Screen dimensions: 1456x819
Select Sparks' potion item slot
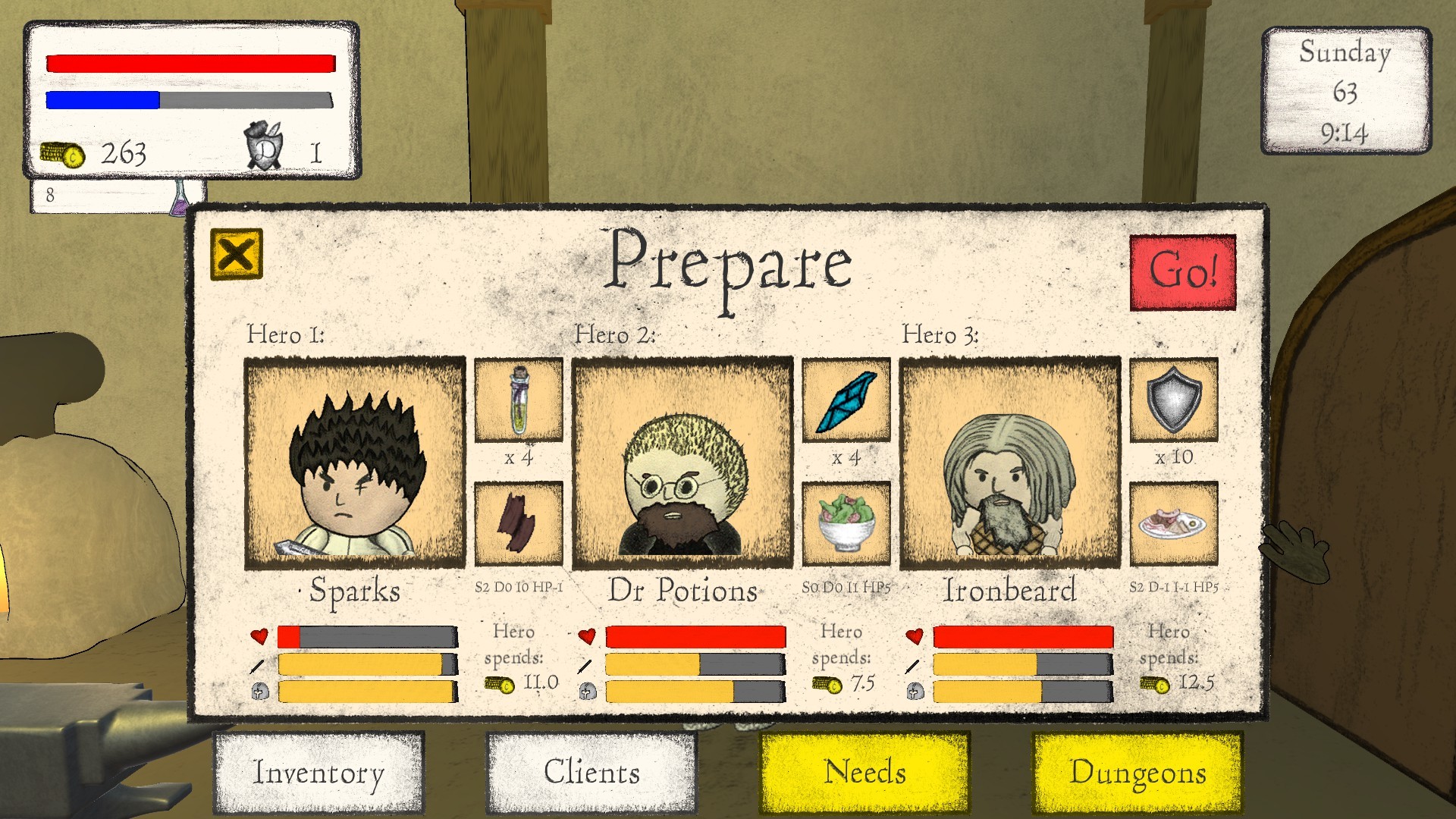coord(518,402)
